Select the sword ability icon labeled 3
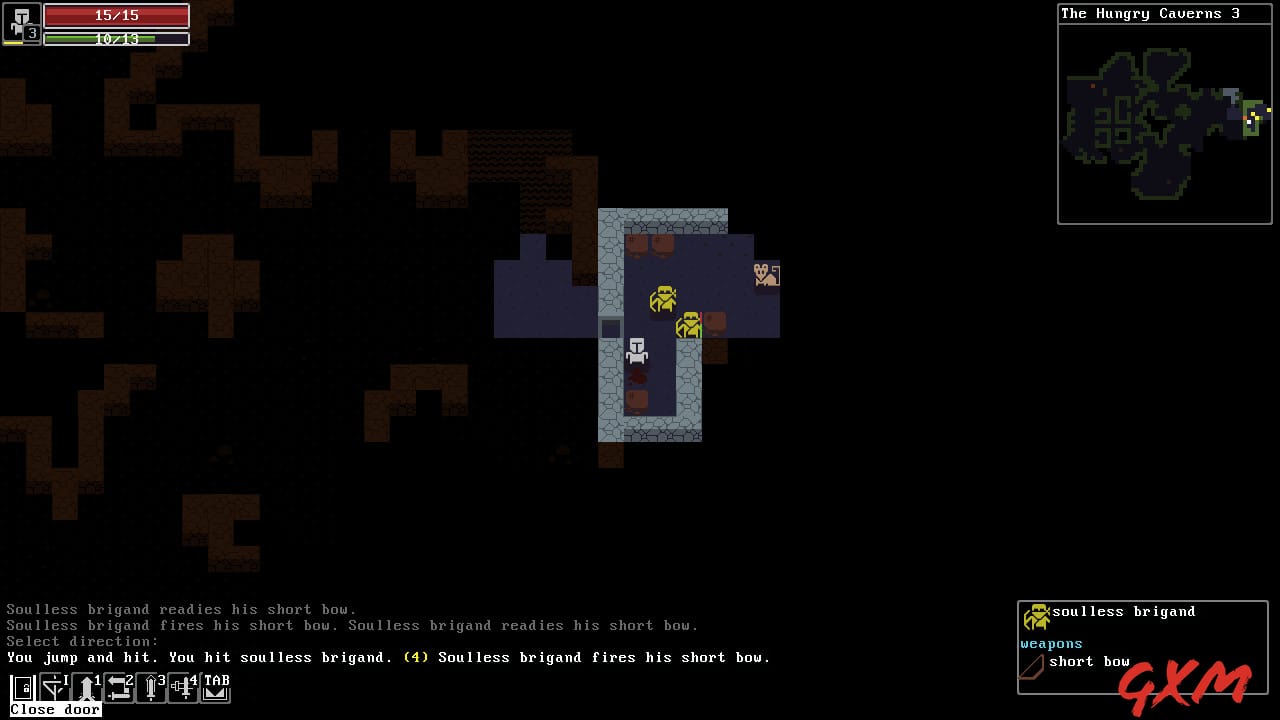Screen dimensions: 1280x720 pyautogui.click(x=153, y=687)
